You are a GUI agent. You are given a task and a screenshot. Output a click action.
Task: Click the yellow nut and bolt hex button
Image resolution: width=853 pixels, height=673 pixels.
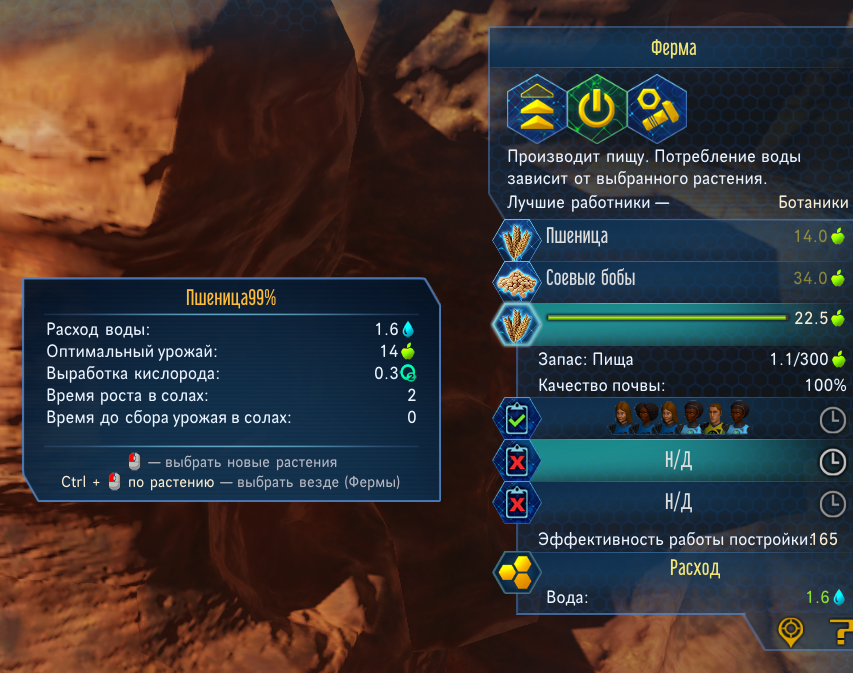(658, 108)
